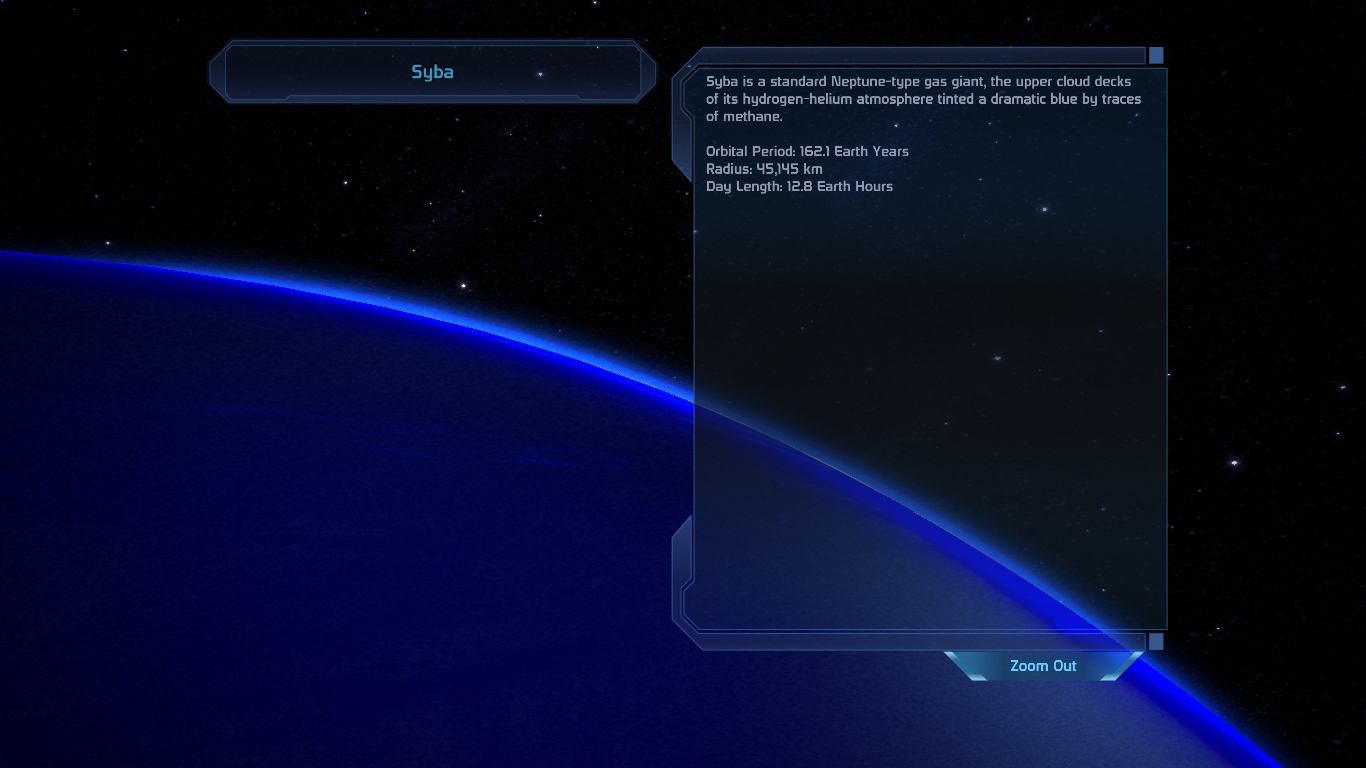1366x768 pixels.
Task: Click the Zoom Out button
Action: tap(1043, 666)
